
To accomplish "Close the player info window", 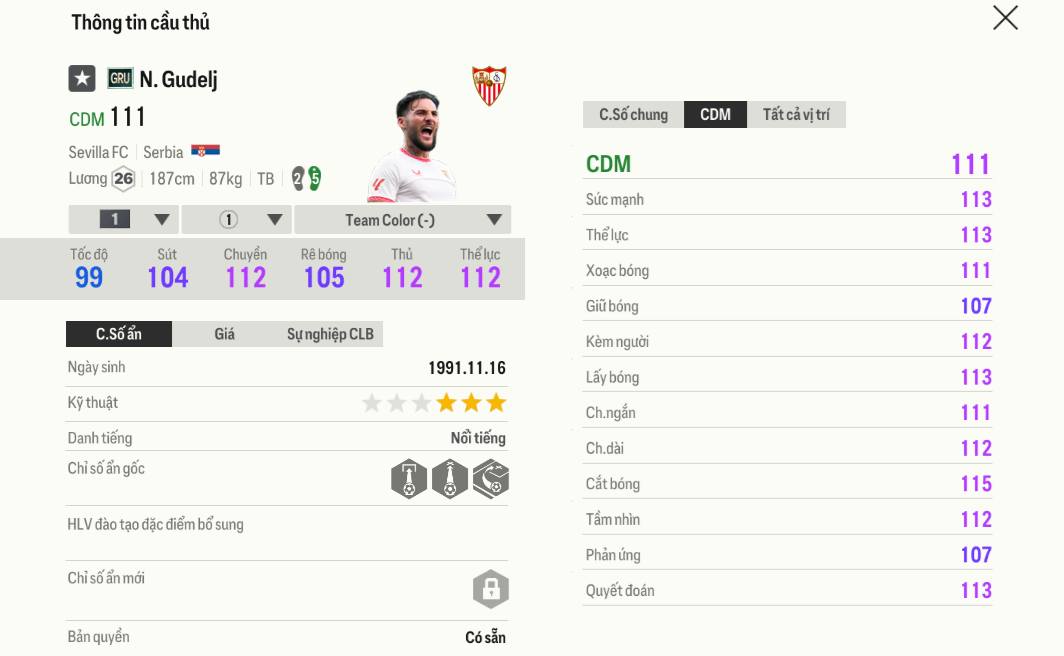I will [1005, 18].
